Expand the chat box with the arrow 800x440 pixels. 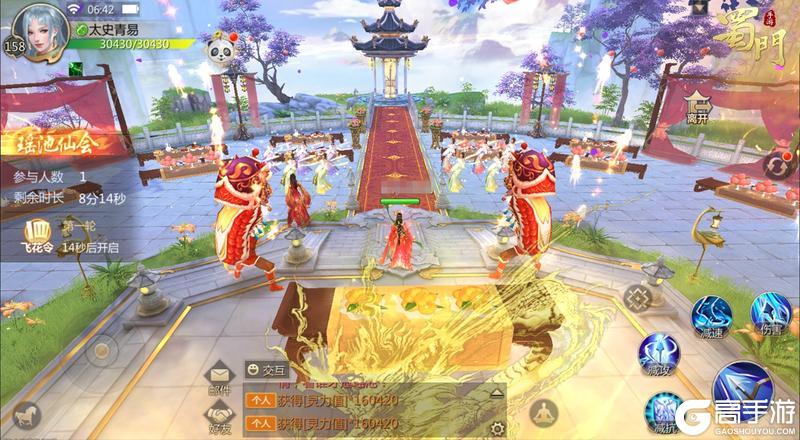pos(497,394)
